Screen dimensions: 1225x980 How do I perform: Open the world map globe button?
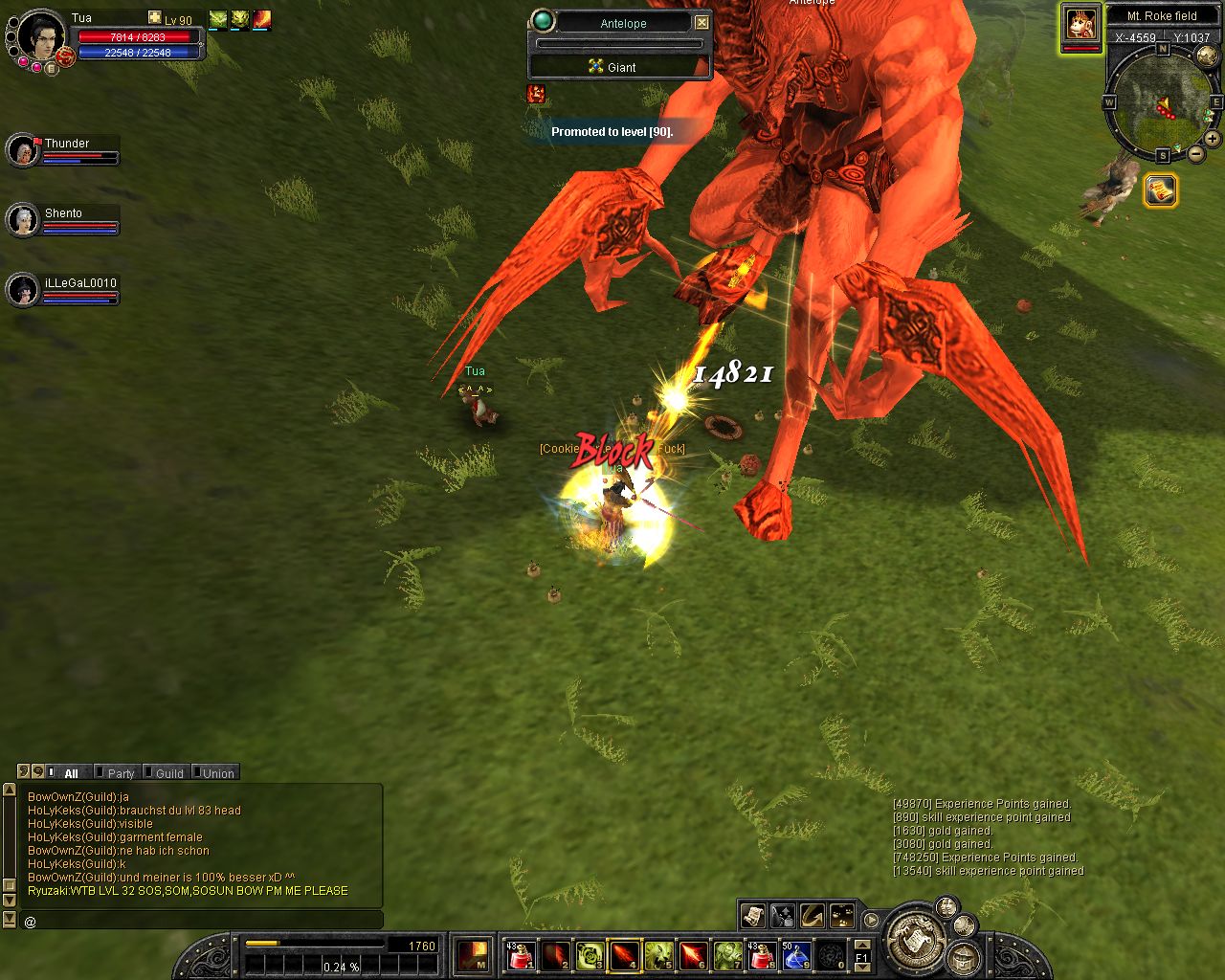pos(1208,56)
